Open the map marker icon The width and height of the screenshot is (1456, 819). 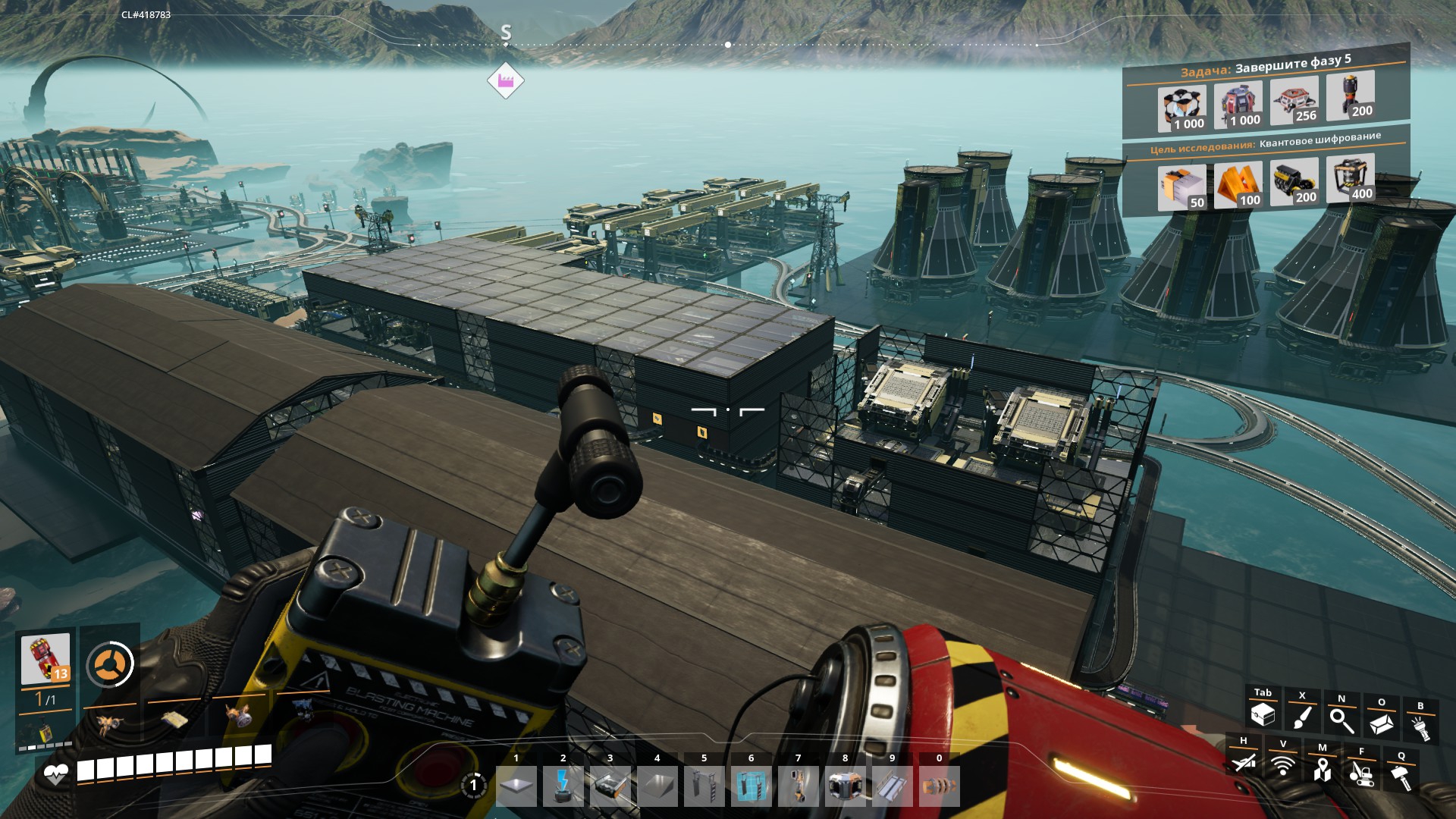[x=1323, y=769]
